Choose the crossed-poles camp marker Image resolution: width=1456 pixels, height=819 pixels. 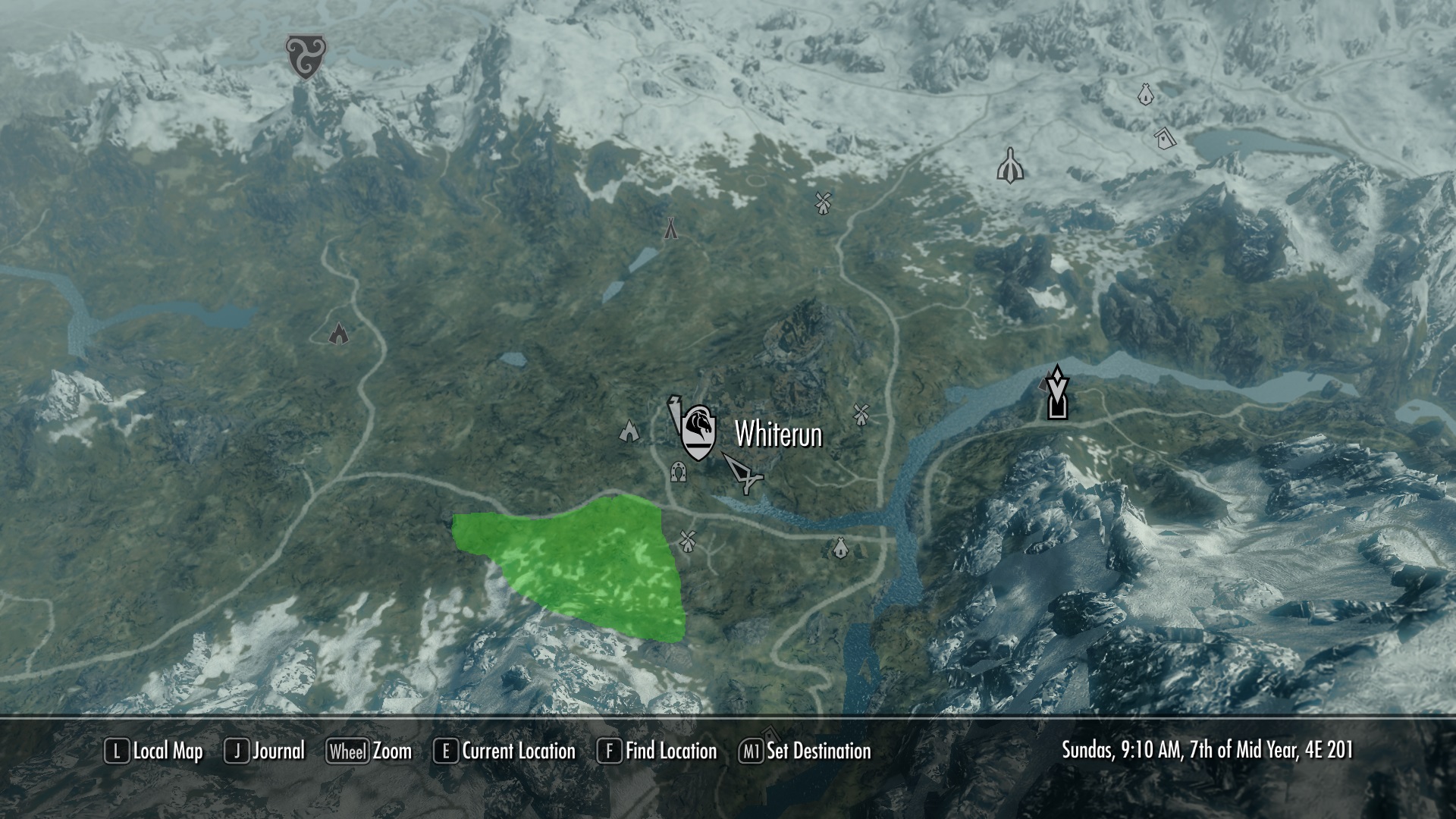tap(670, 227)
